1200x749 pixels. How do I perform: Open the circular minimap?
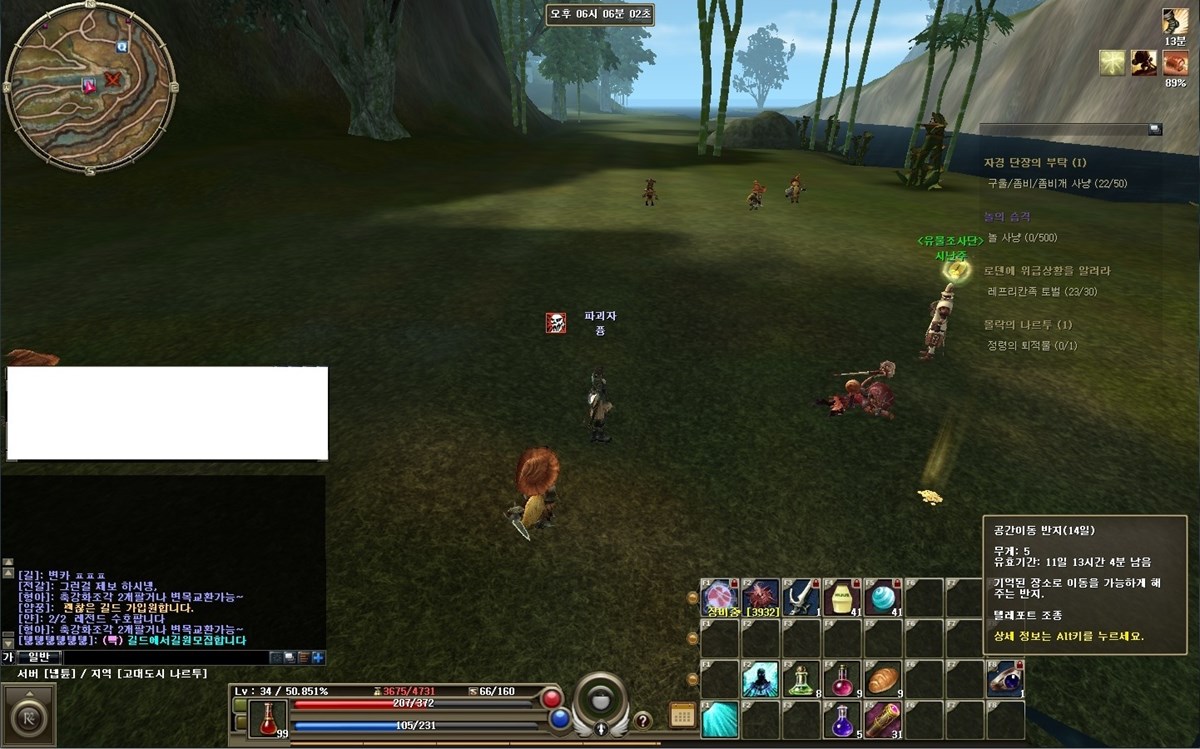tap(90, 87)
